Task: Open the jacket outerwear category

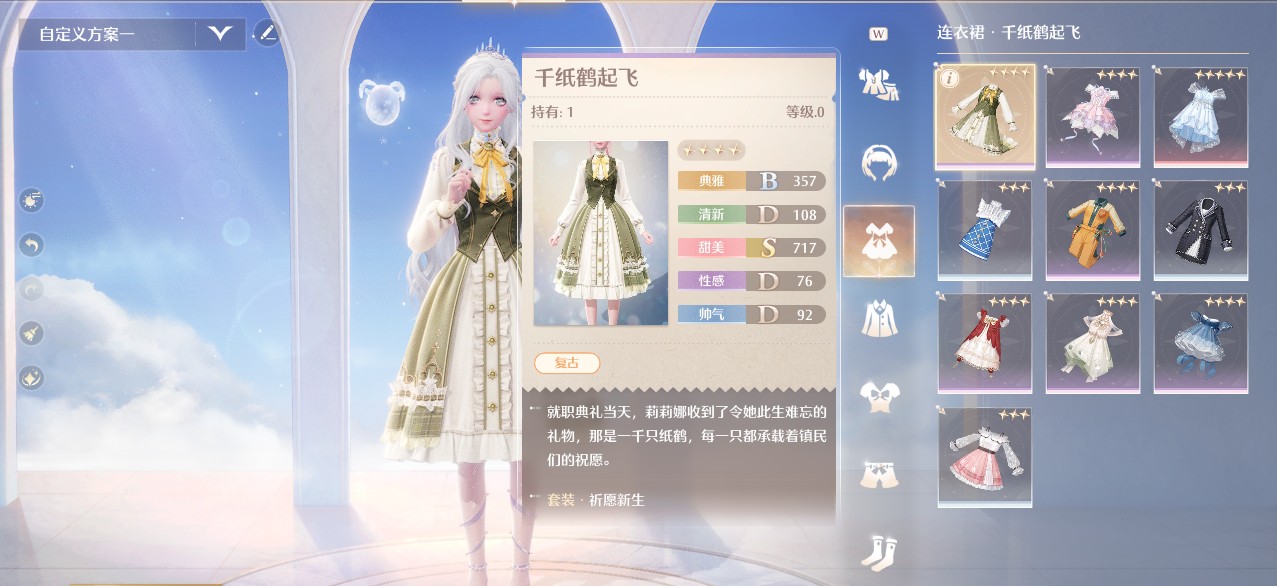Action: (878, 318)
